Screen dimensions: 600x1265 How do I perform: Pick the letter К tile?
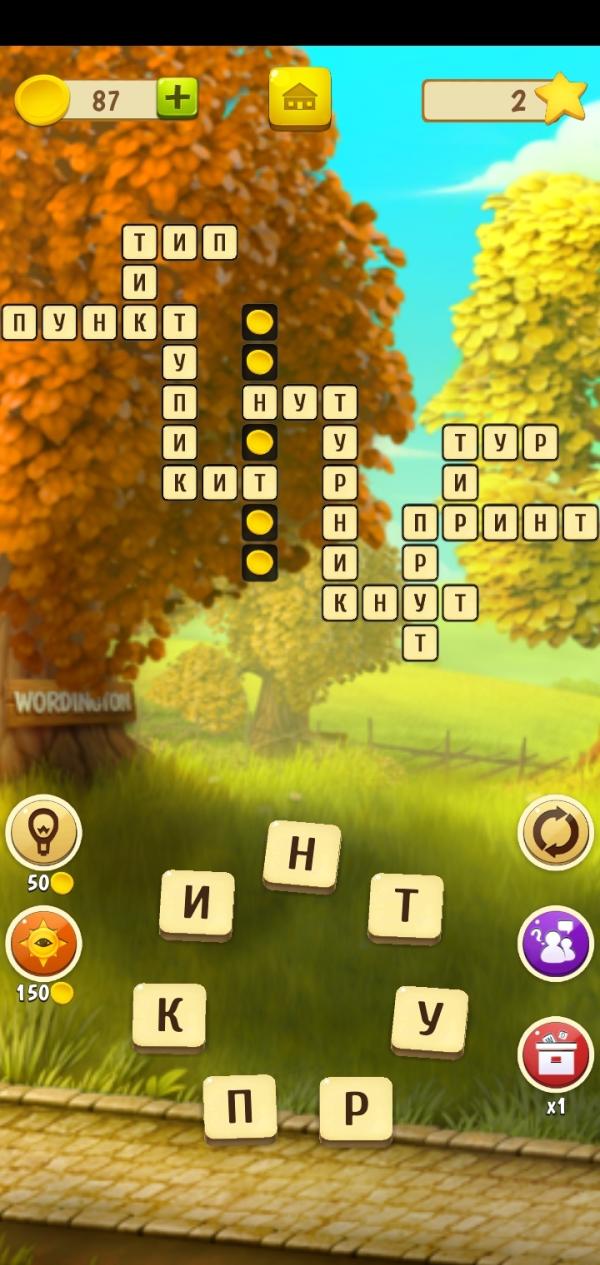(x=170, y=1015)
